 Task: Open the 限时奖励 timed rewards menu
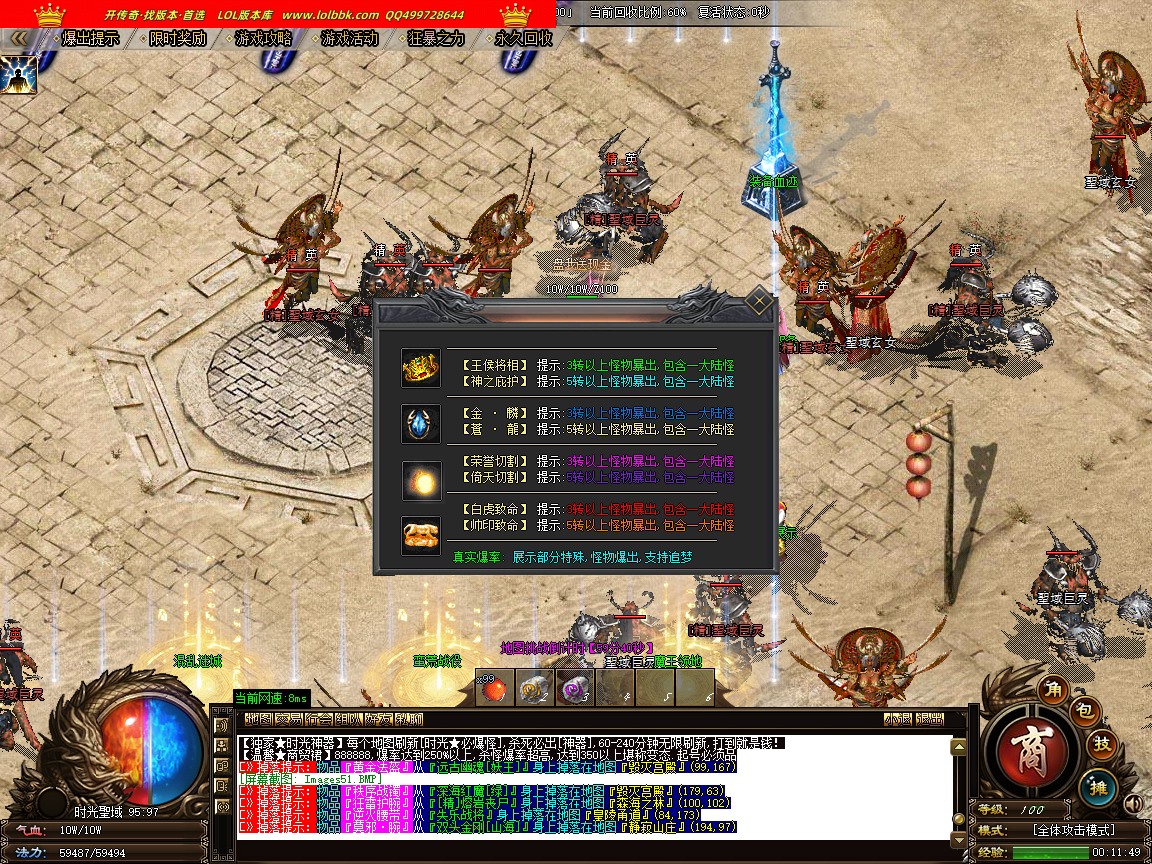[177, 39]
